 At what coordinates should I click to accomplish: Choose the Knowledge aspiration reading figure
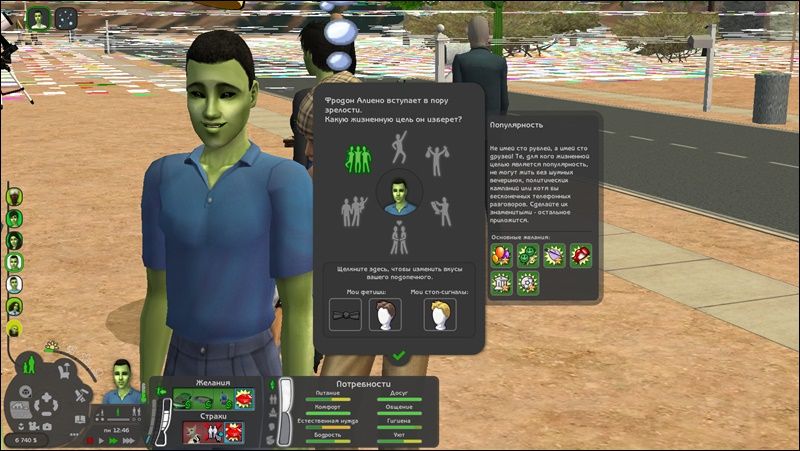(x=439, y=210)
